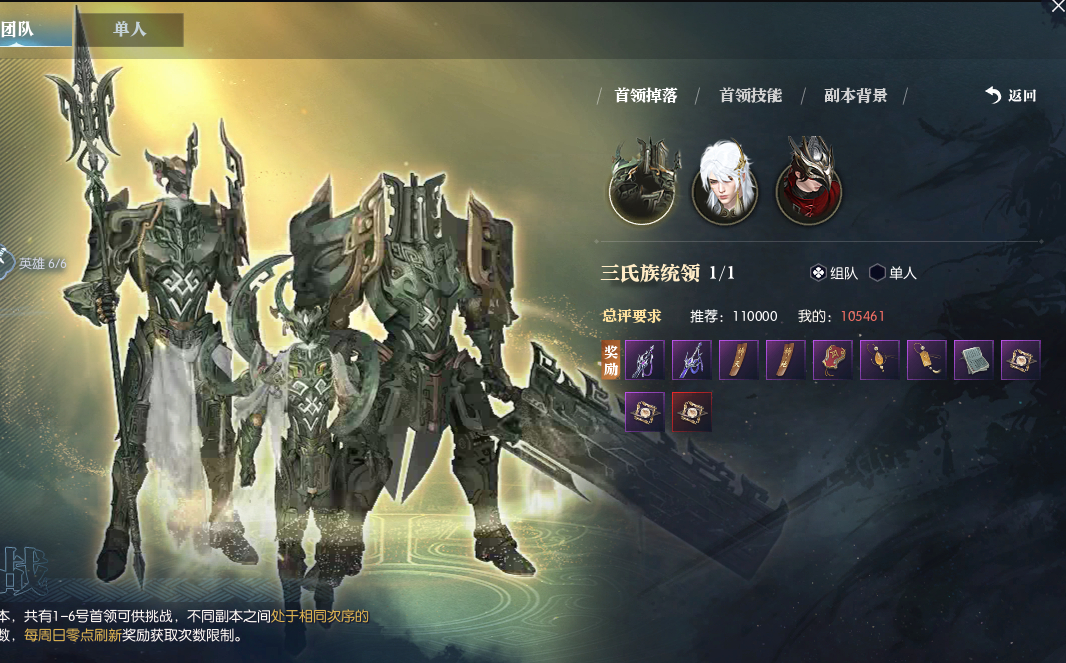Open the 英雄 6/6 difficulty indicator
Image resolution: width=1066 pixels, height=663 pixels.
coord(34,264)
